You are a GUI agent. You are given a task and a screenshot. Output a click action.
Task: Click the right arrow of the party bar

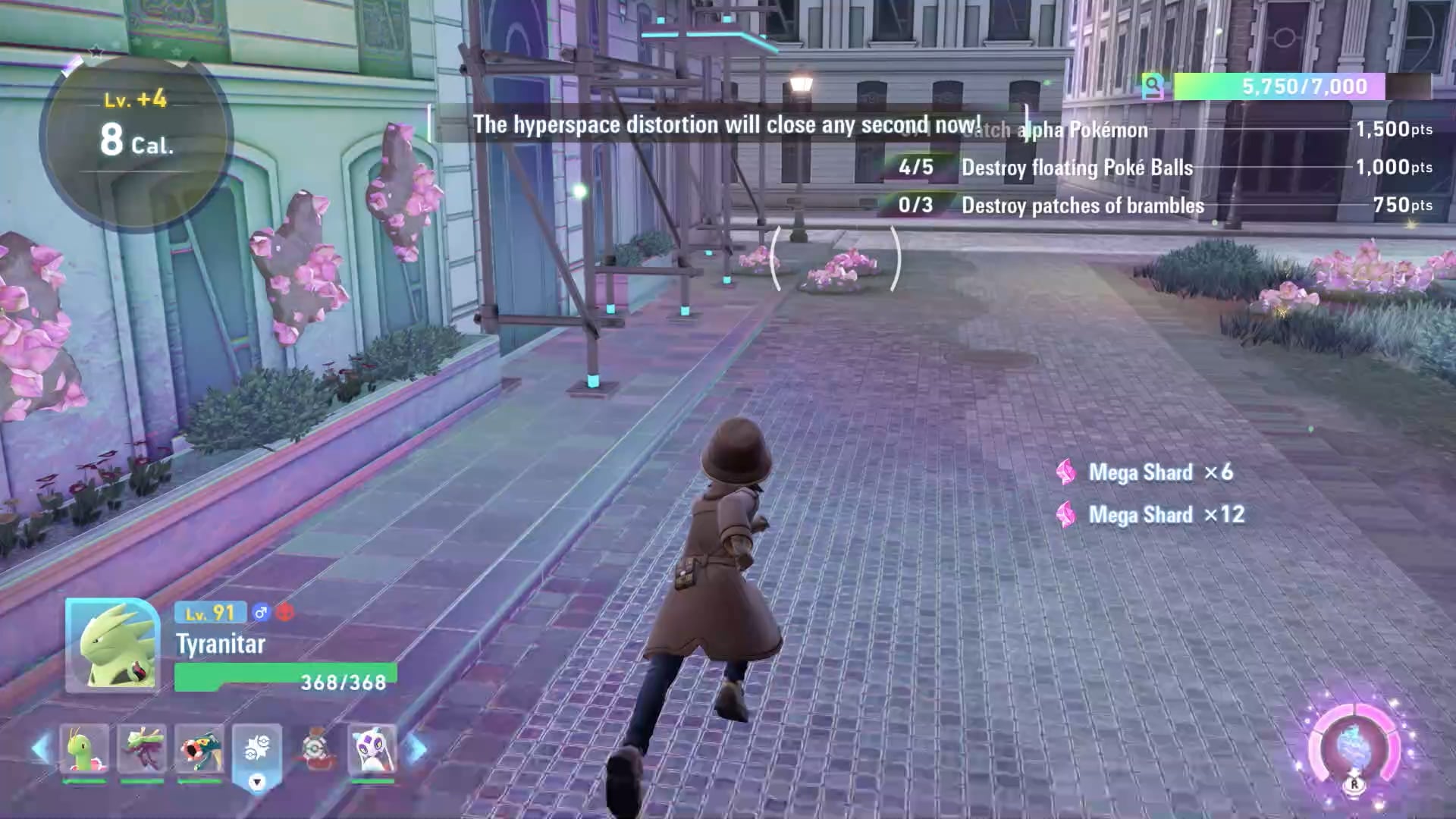[x=416, y=749]
